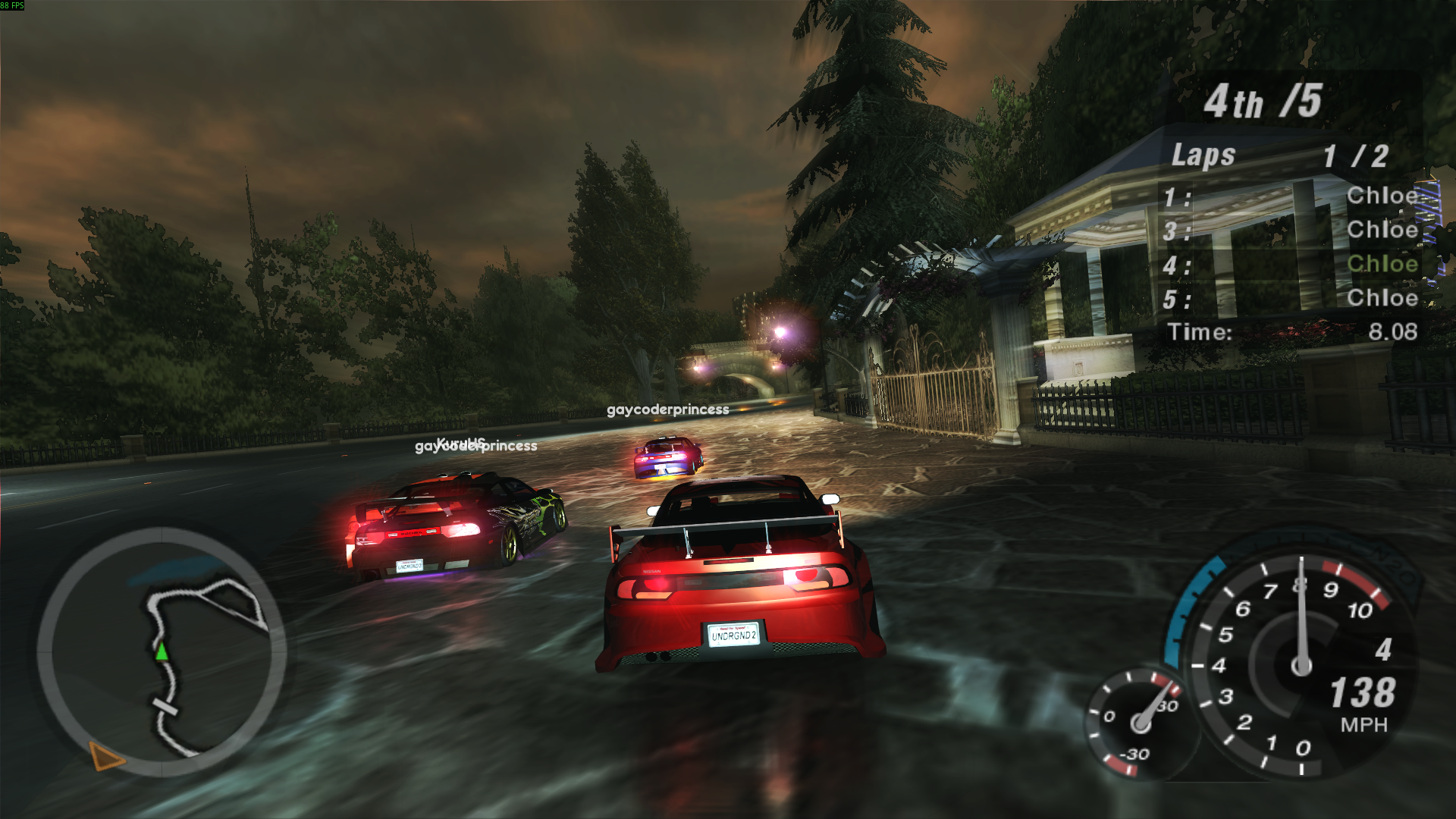Choose the third place Chloe leaderboard row
1456x819 pixels.
[1291, 231]
